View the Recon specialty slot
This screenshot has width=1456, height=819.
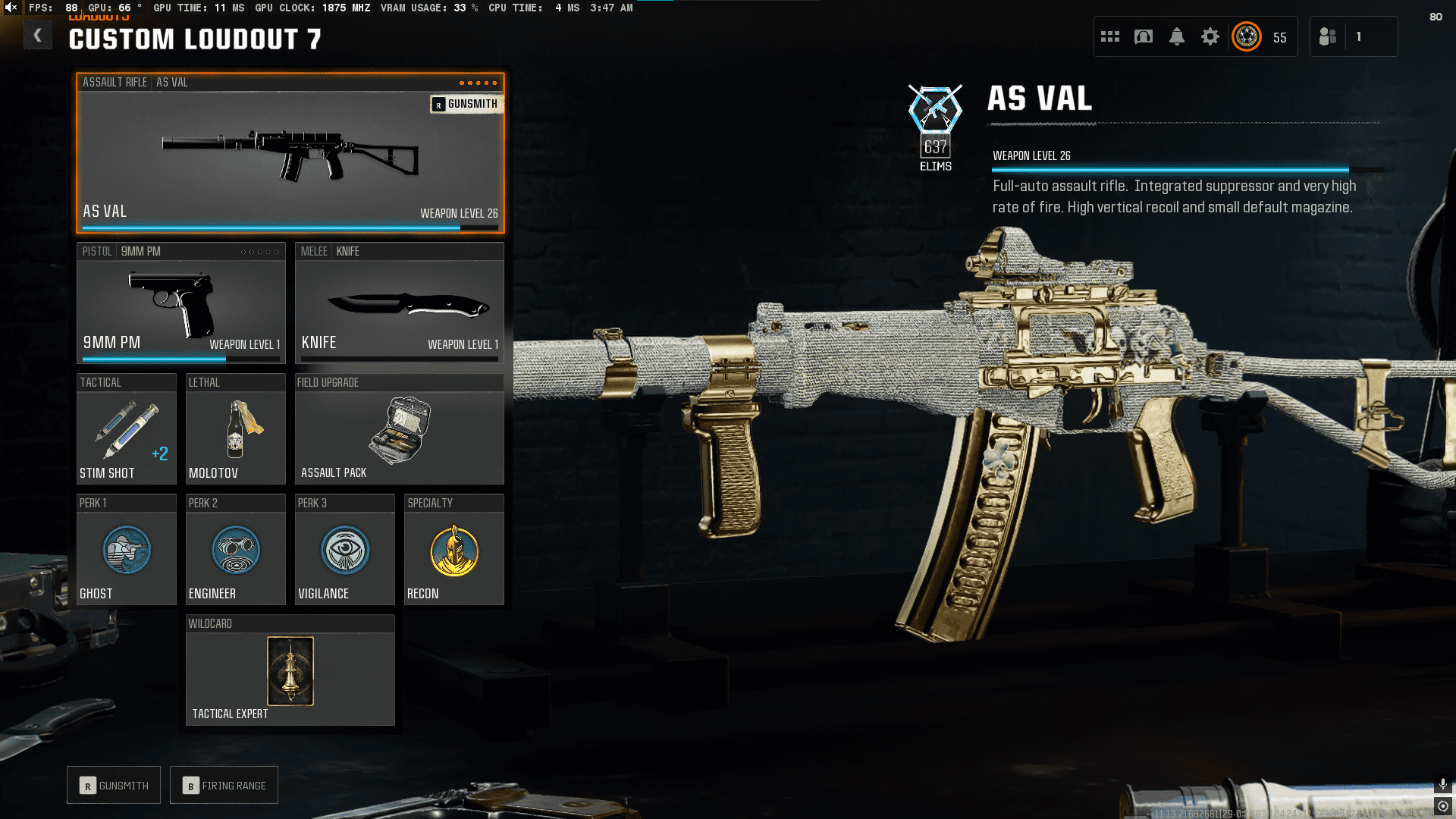coord(453,551)
